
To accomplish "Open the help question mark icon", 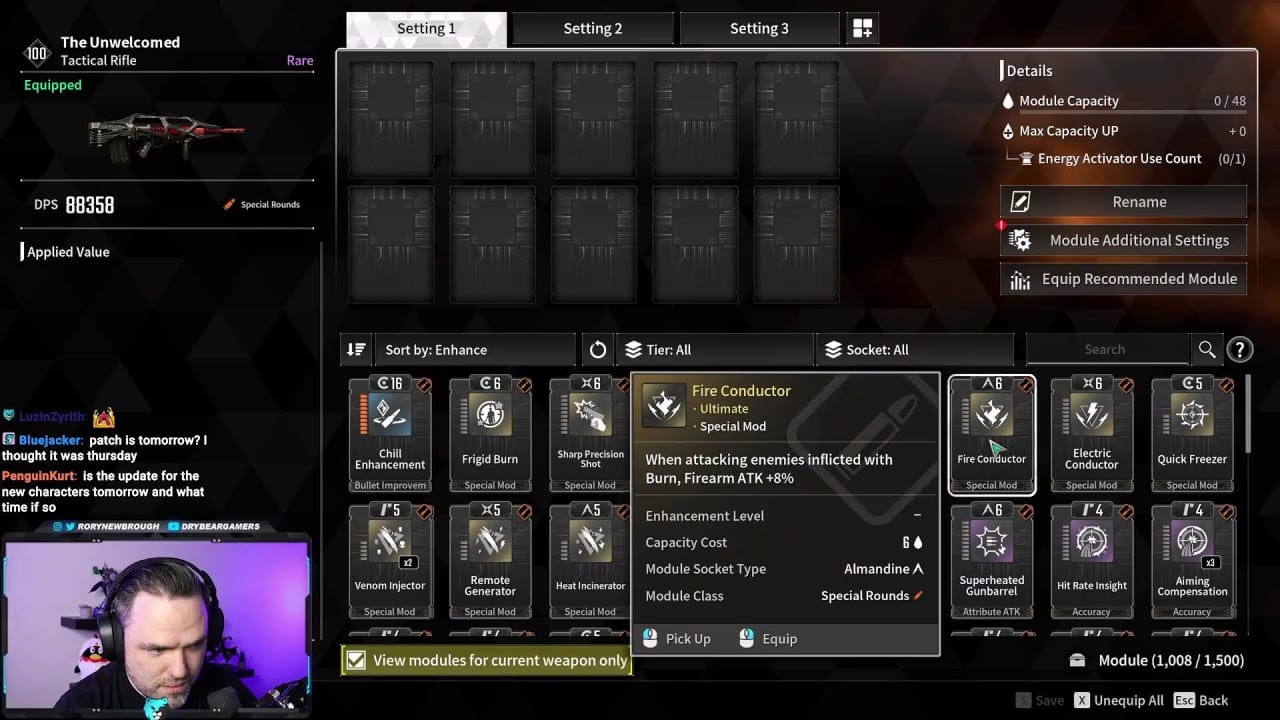I will 1240,349.
